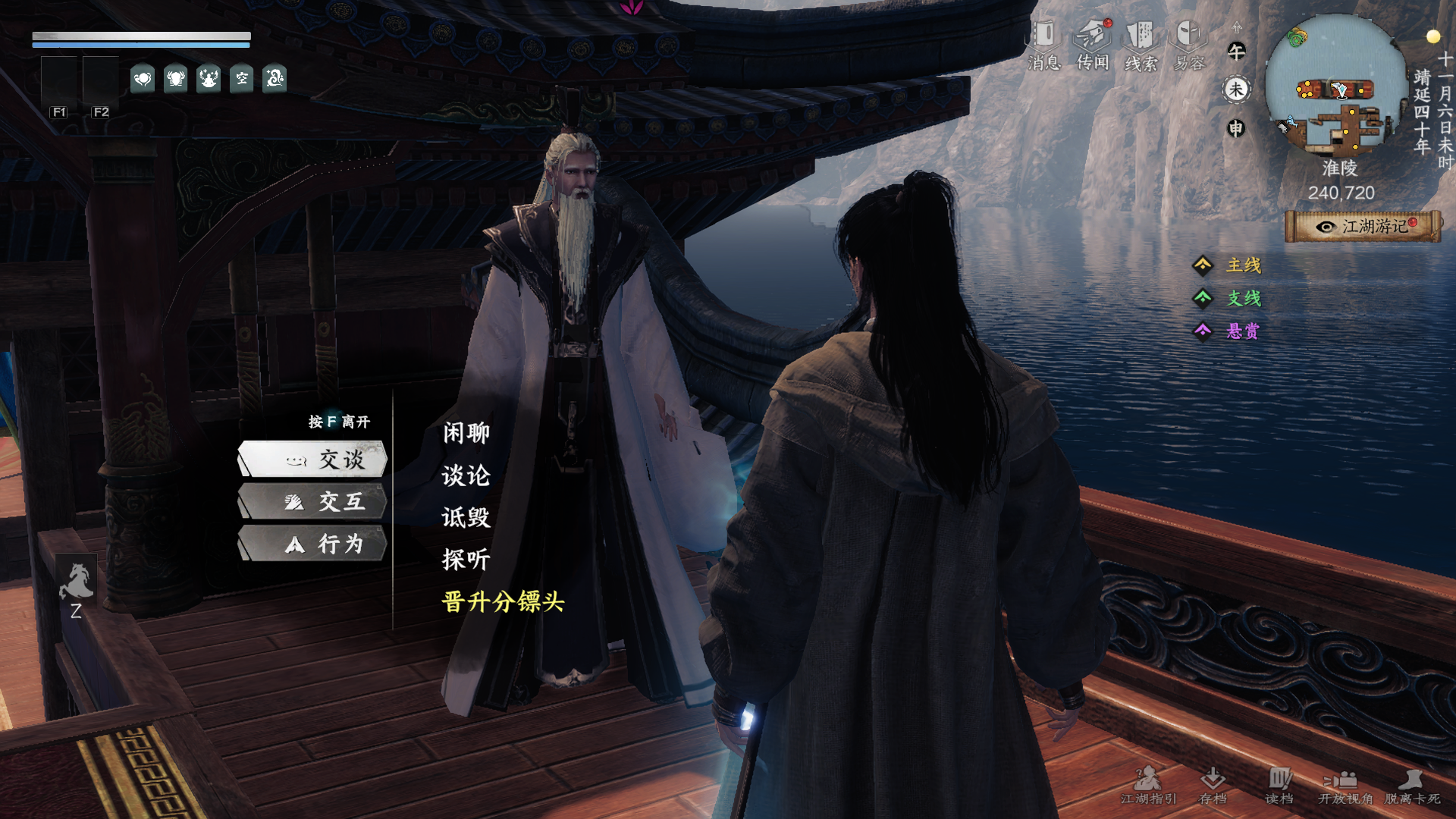Screen dimensions: 1456x819
Task: Switch to the 交互 interact tab
Action: (x=313, y=502)
